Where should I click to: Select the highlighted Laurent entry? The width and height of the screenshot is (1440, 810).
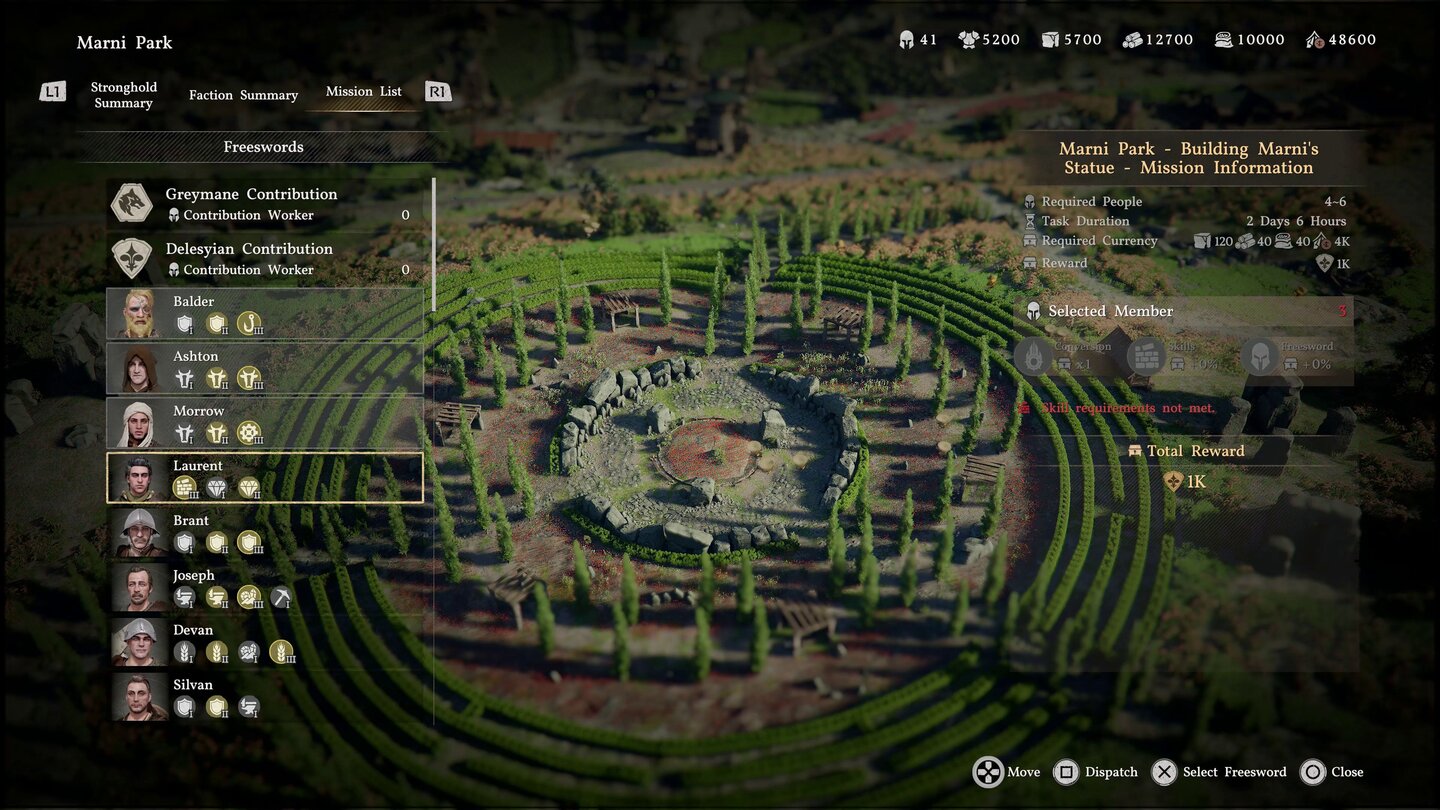coord(264,478)
